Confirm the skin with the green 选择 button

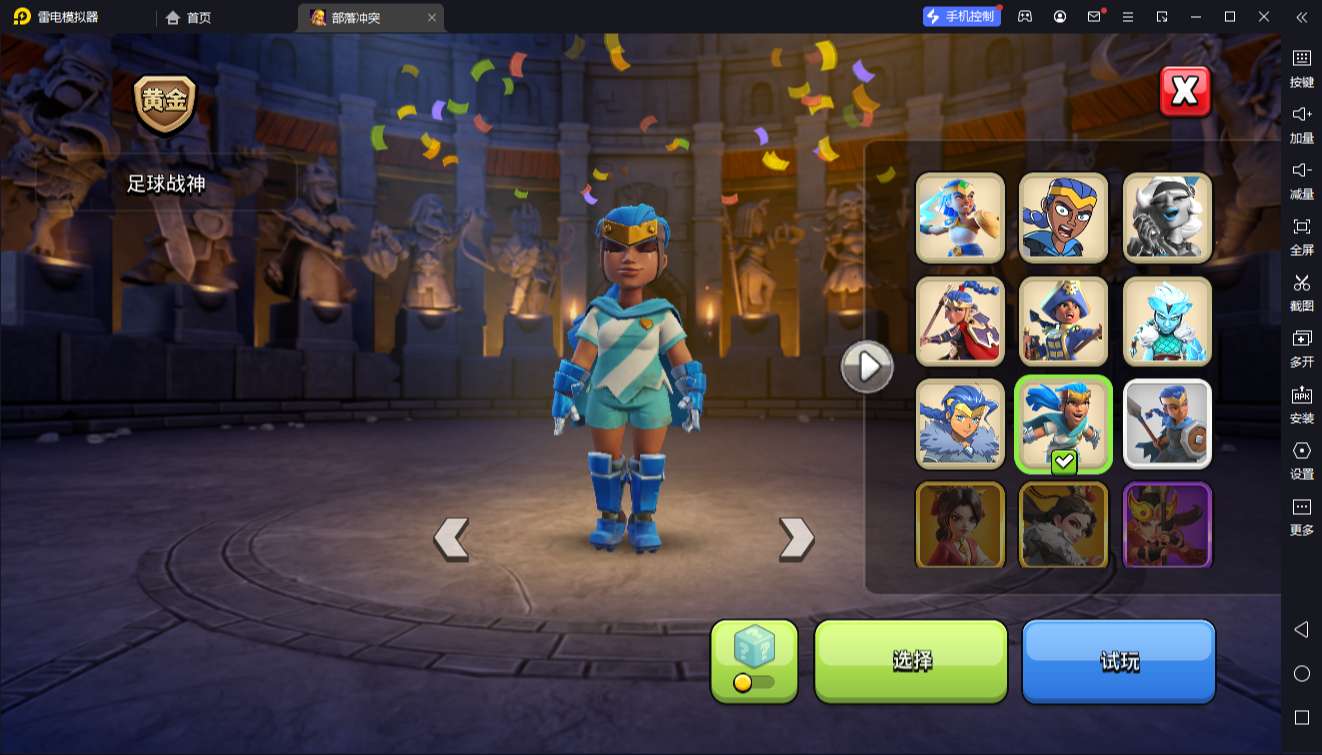911,661
